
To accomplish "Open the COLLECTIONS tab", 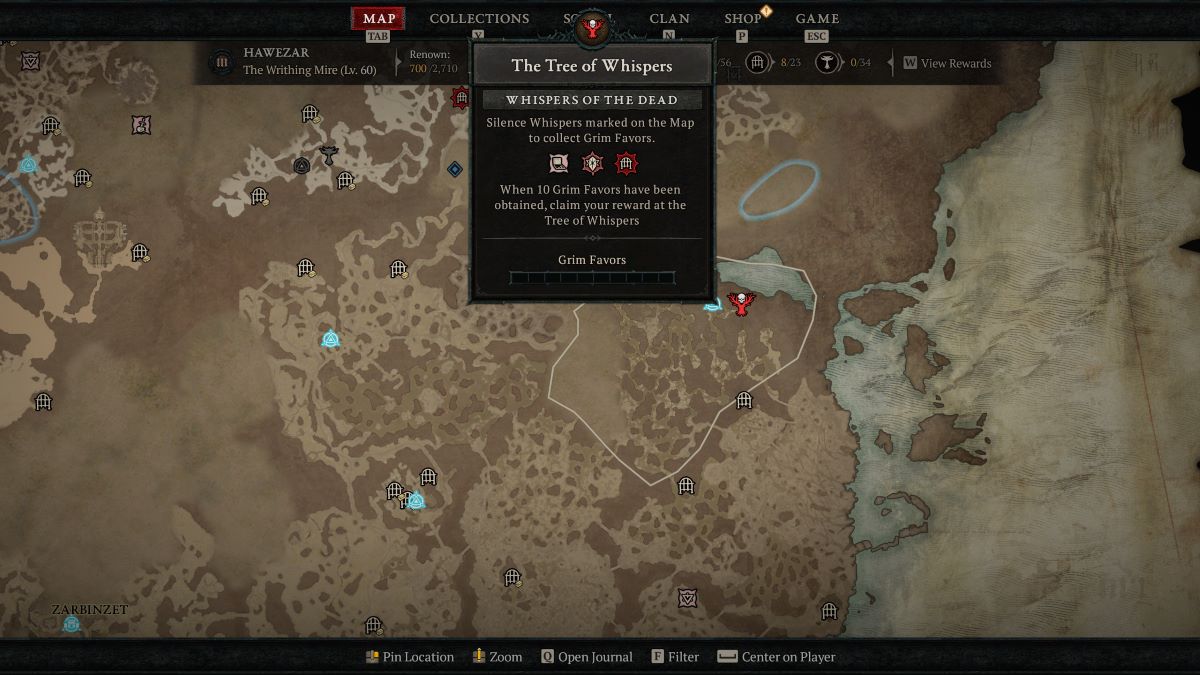I will coord(479,19).
